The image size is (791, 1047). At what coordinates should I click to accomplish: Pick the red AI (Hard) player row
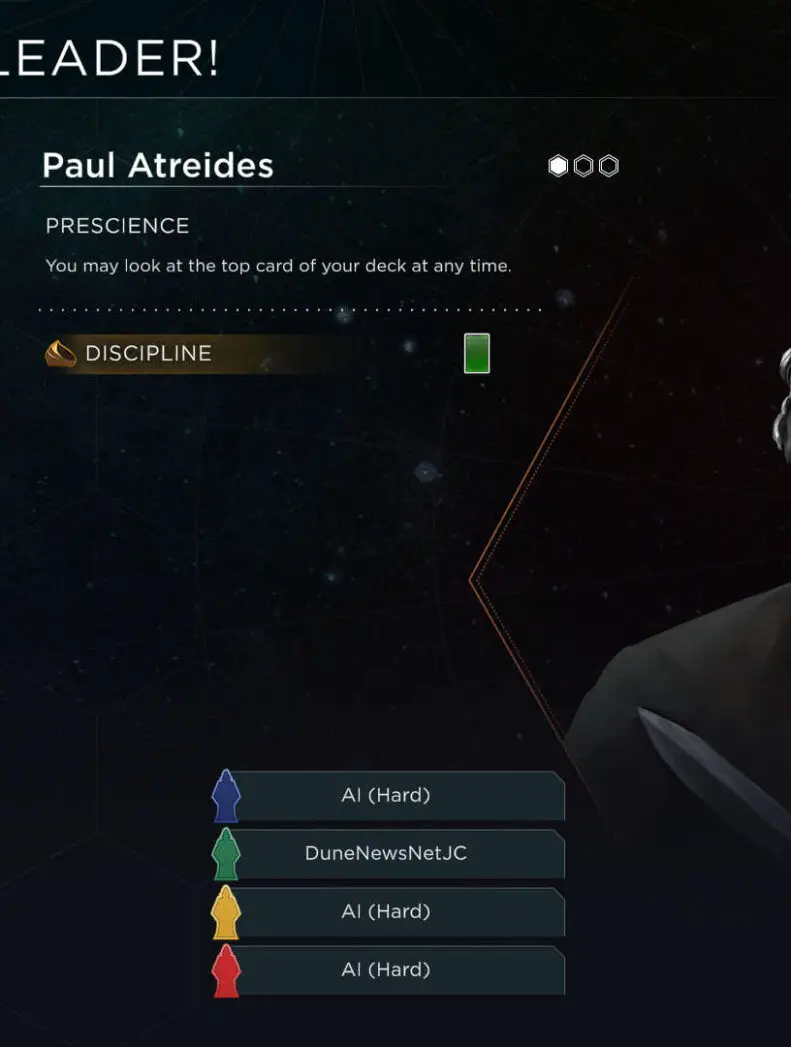pos(386,970)
